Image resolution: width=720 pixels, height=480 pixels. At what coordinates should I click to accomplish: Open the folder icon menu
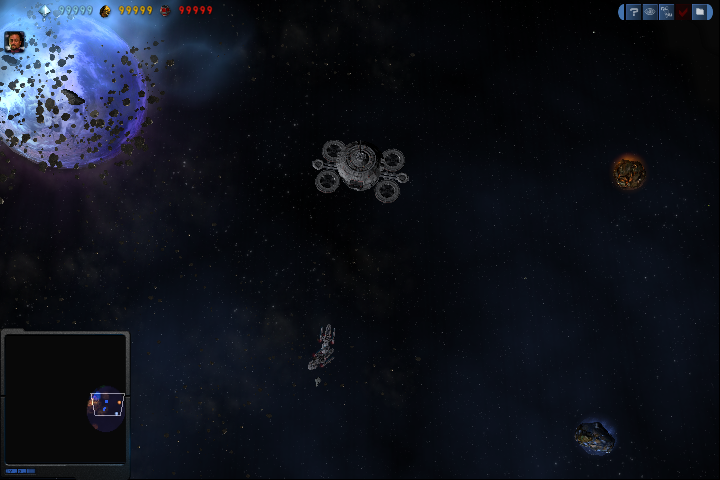tap(700, 12)
